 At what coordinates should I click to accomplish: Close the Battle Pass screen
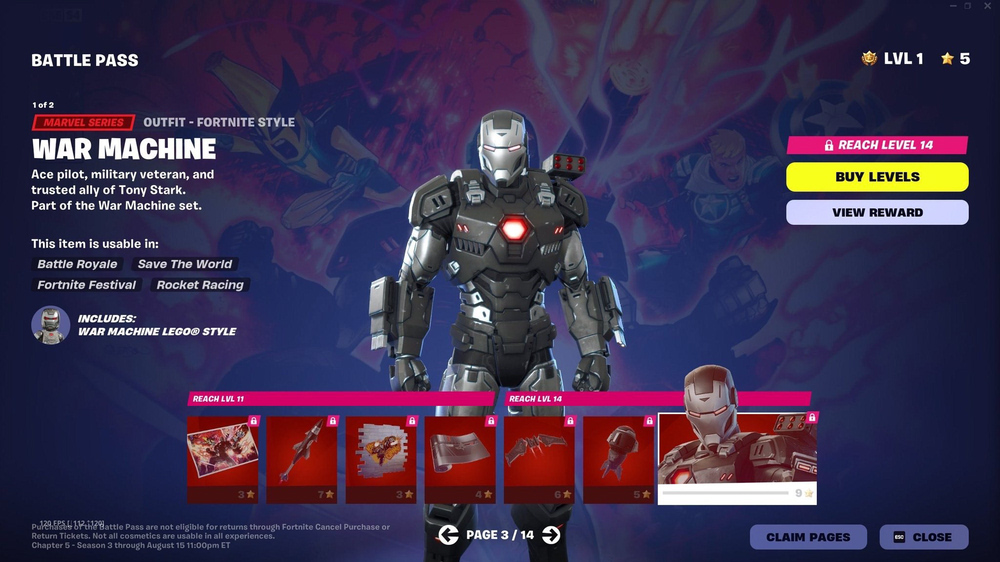pyautogui.click(x=924, y=537)
